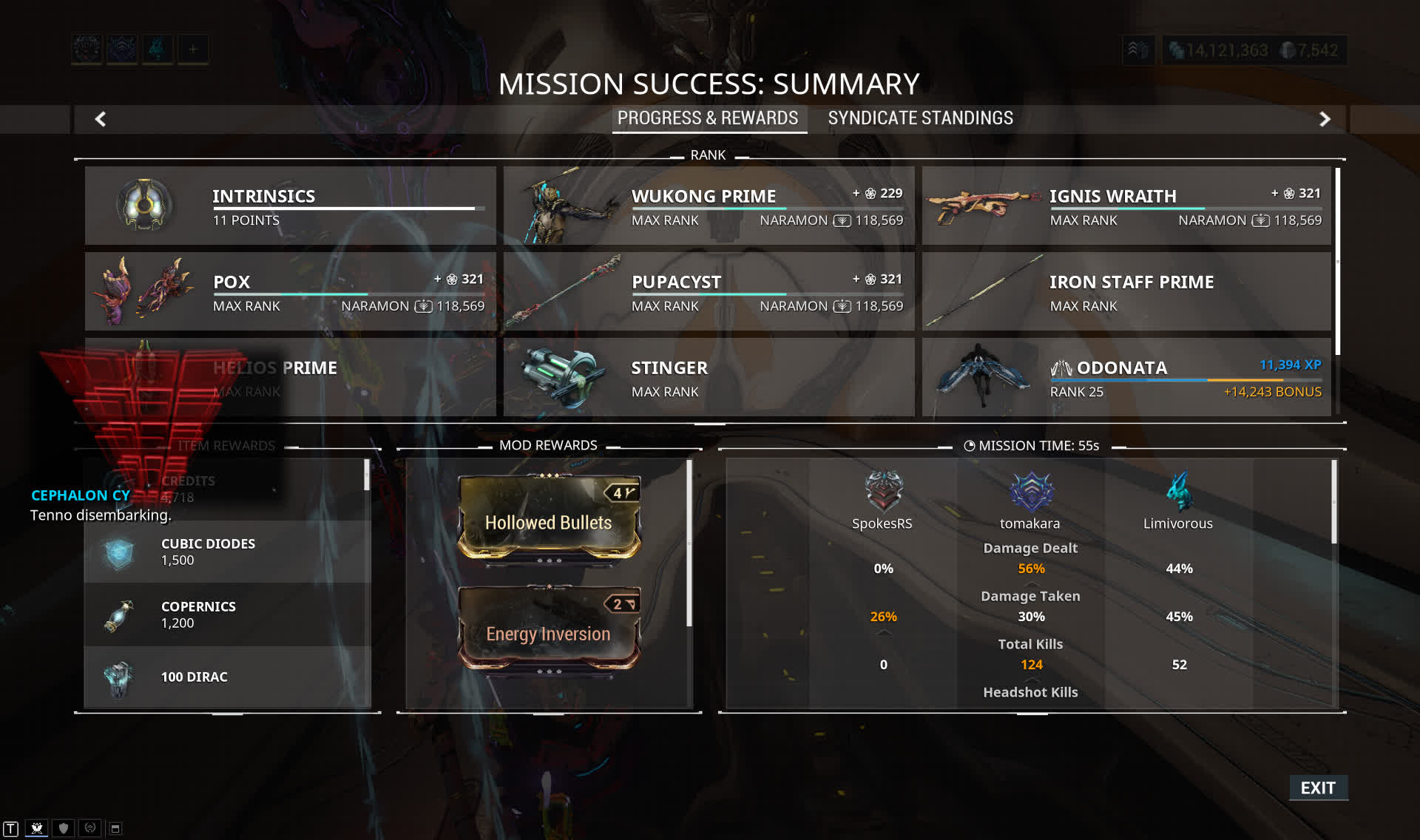The height and width of the screenshot is (840, 1420).
Task: Inspect the Energy Inversion mod card
Action: pyautogui.click(x=549, y=630)
